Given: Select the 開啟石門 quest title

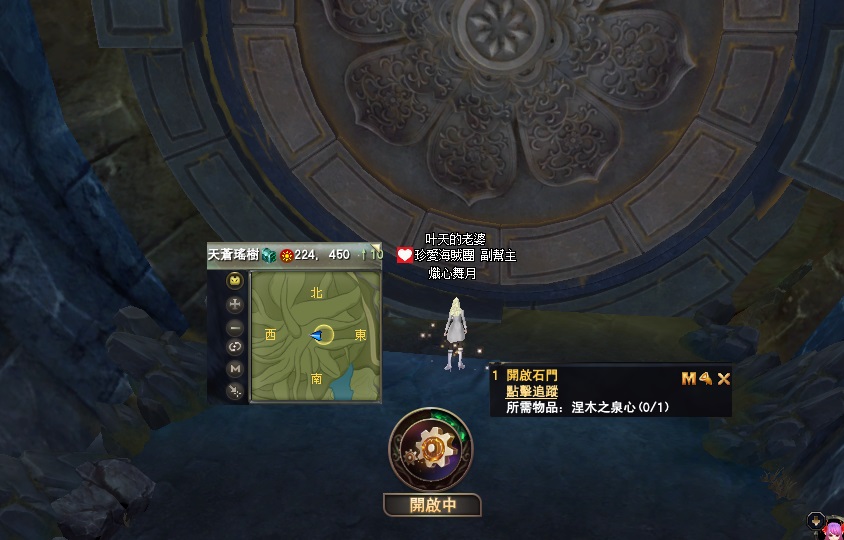Looking at the screenshot, I should coord(532,376).
